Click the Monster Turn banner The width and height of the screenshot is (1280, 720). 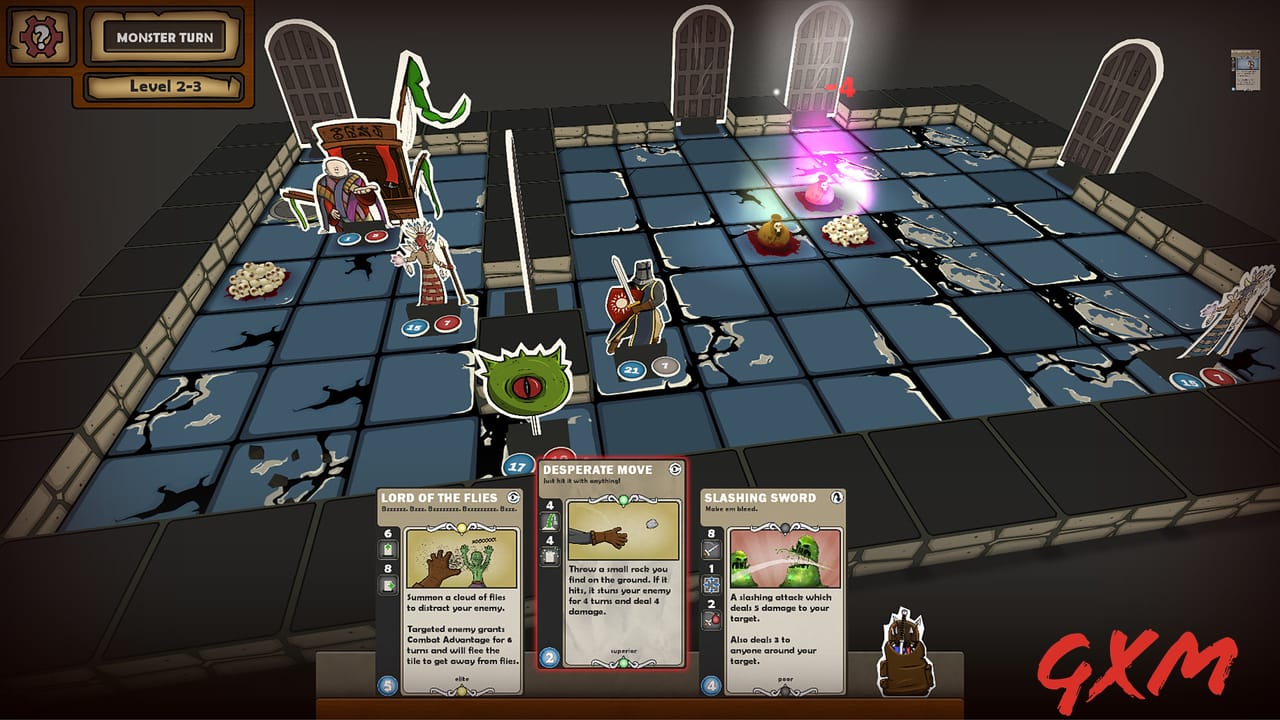(163, 36)
